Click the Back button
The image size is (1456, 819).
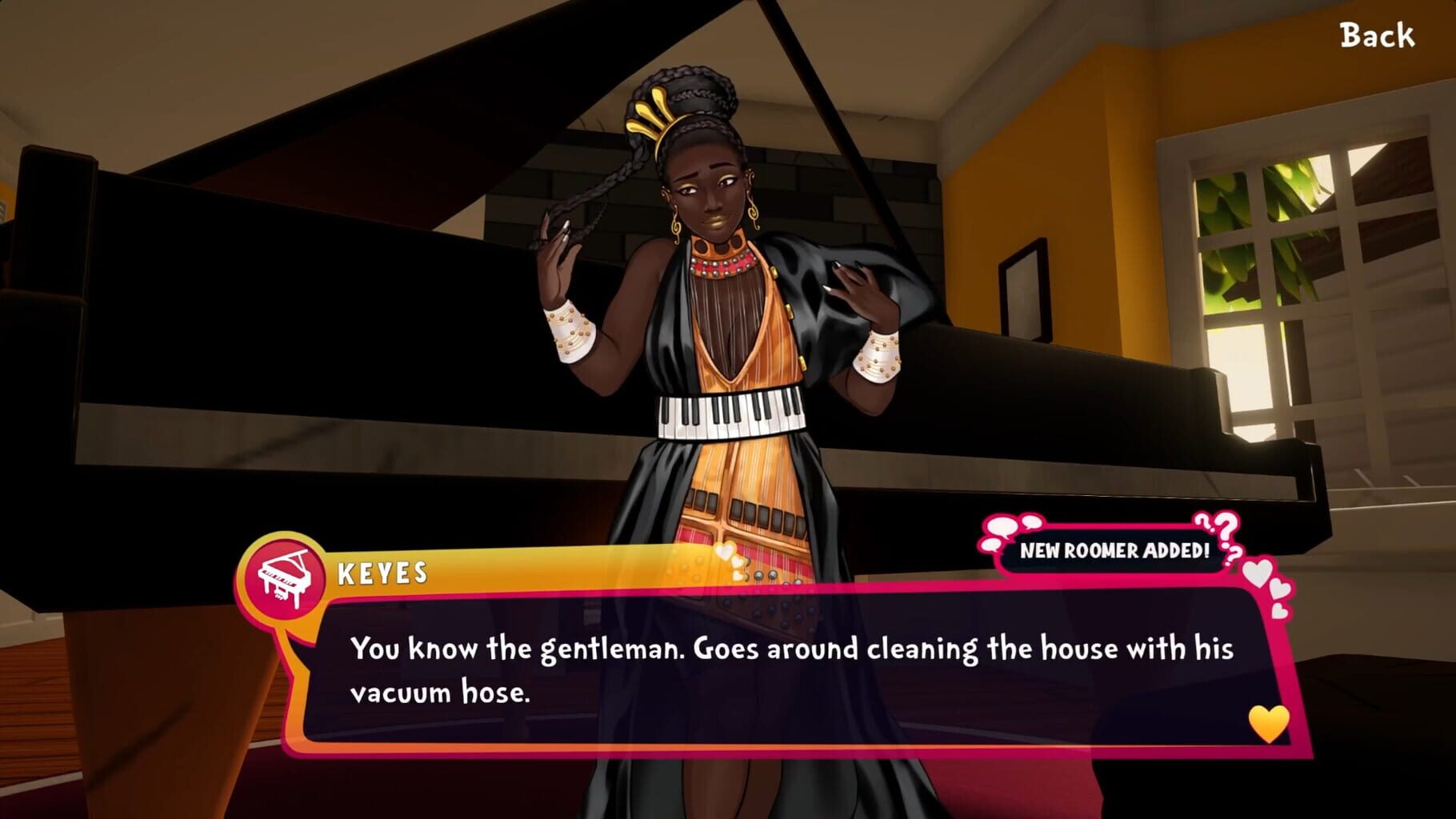point(1378,35)
